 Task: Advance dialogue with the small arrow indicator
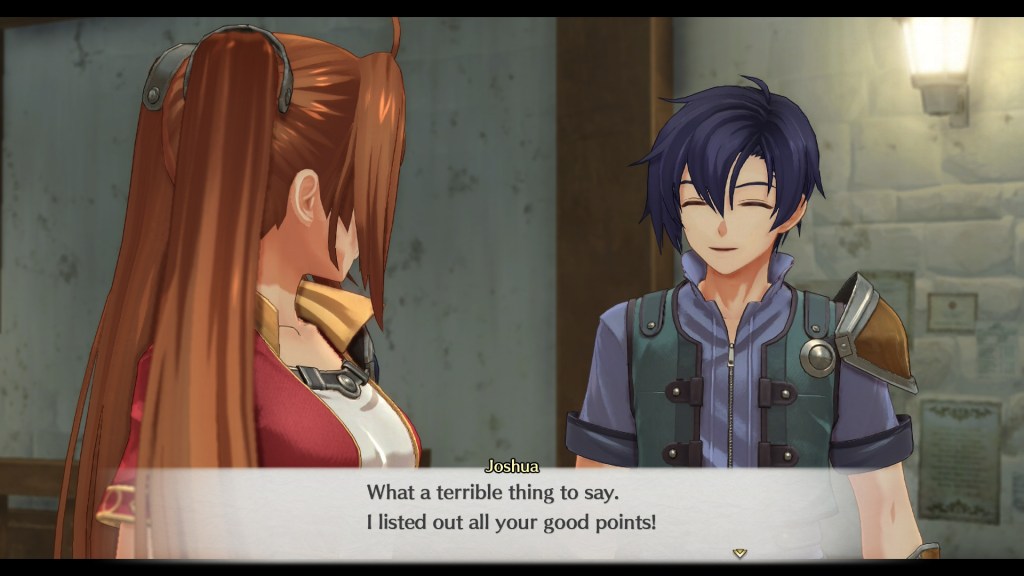(x=740, y=552)
